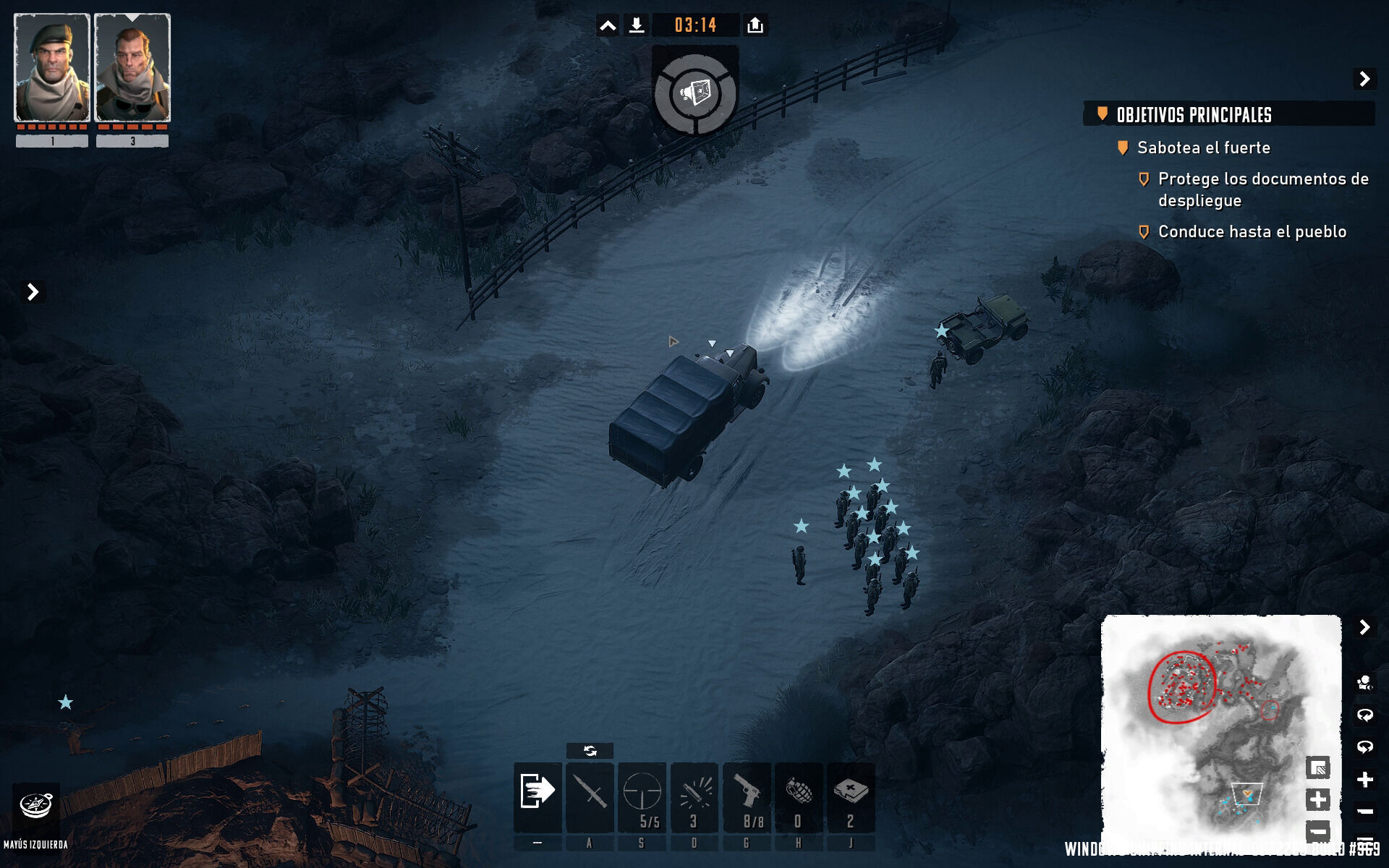The width and height of the screenshot is (1389, 868).
Task: Zoom in the minimap with its plus button
Action: (x=1317, y=799)
